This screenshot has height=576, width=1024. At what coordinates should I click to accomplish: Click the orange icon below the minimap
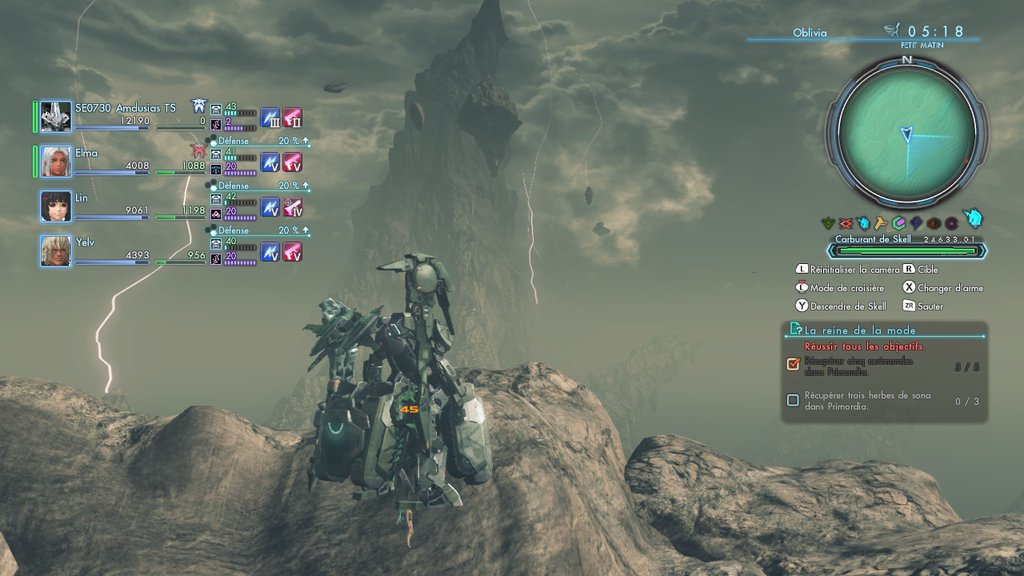click(x=880, y=223)
